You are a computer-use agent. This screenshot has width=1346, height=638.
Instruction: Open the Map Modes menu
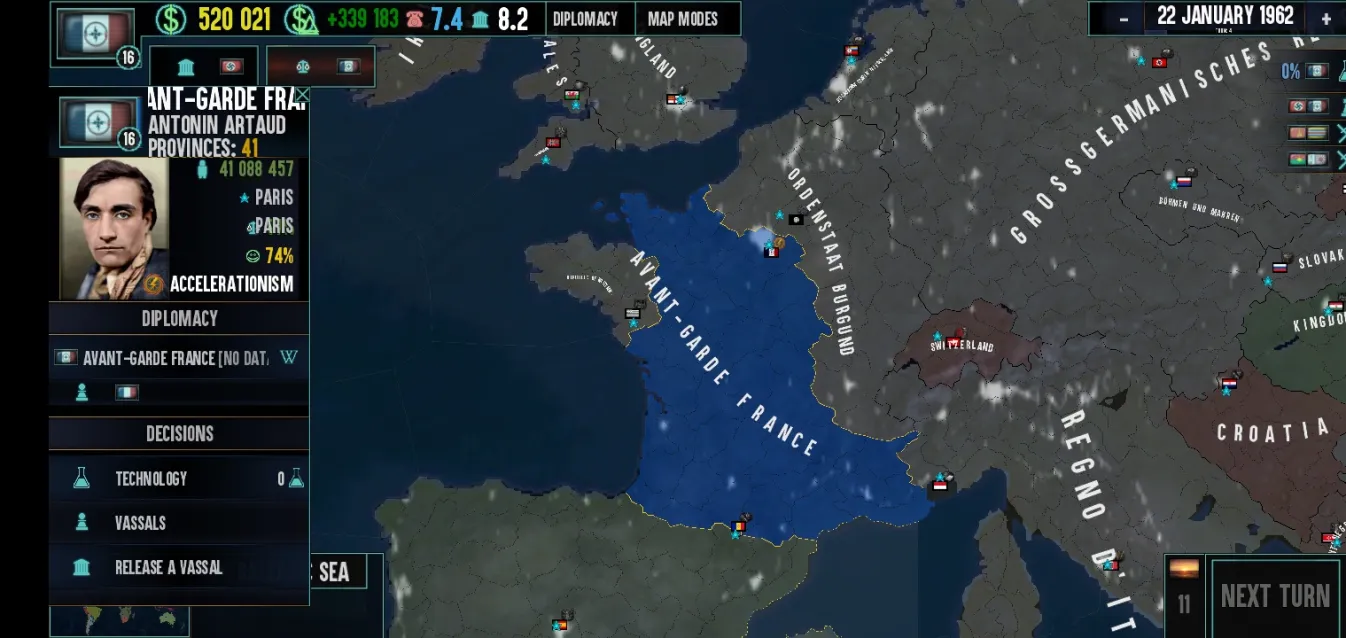pos(684,19)
